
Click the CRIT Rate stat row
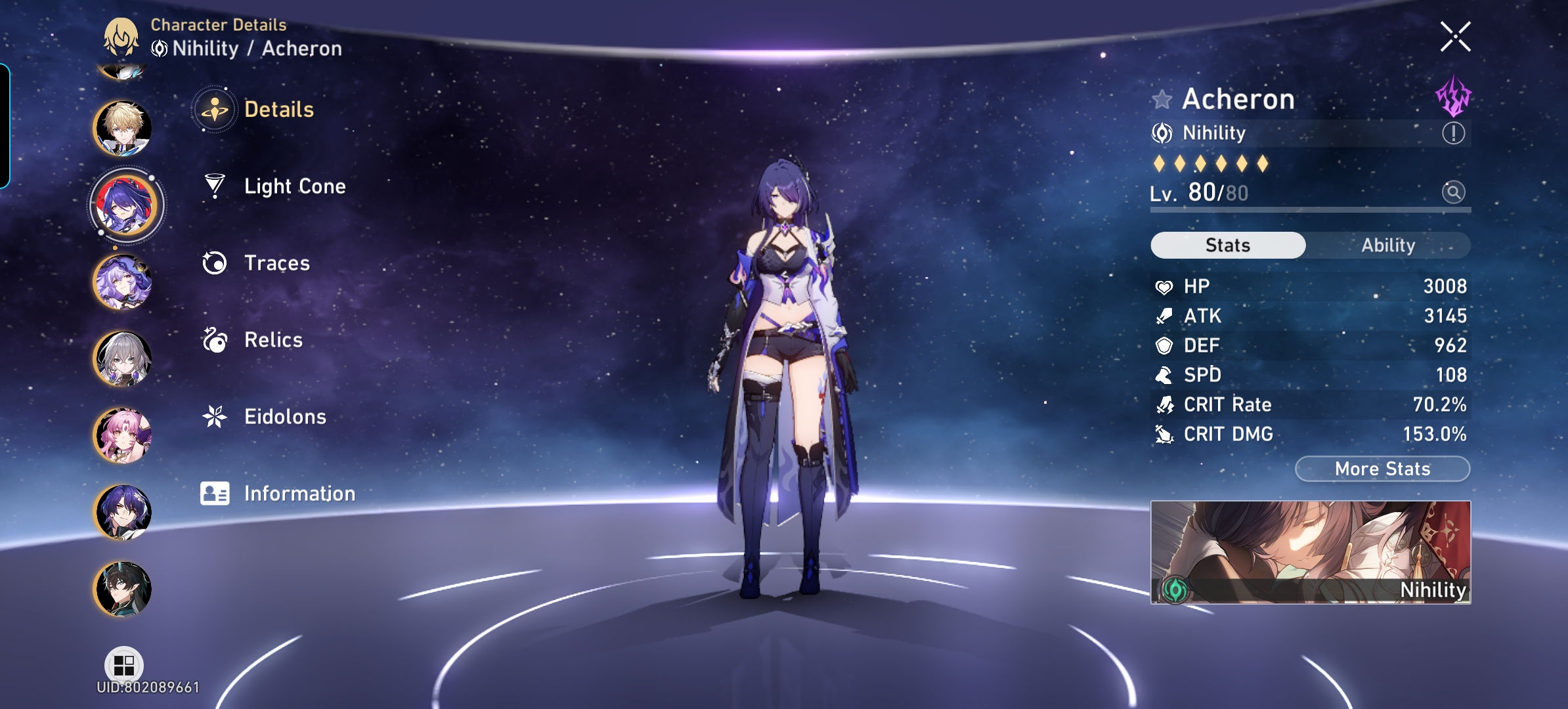[x=1310, y=404]
